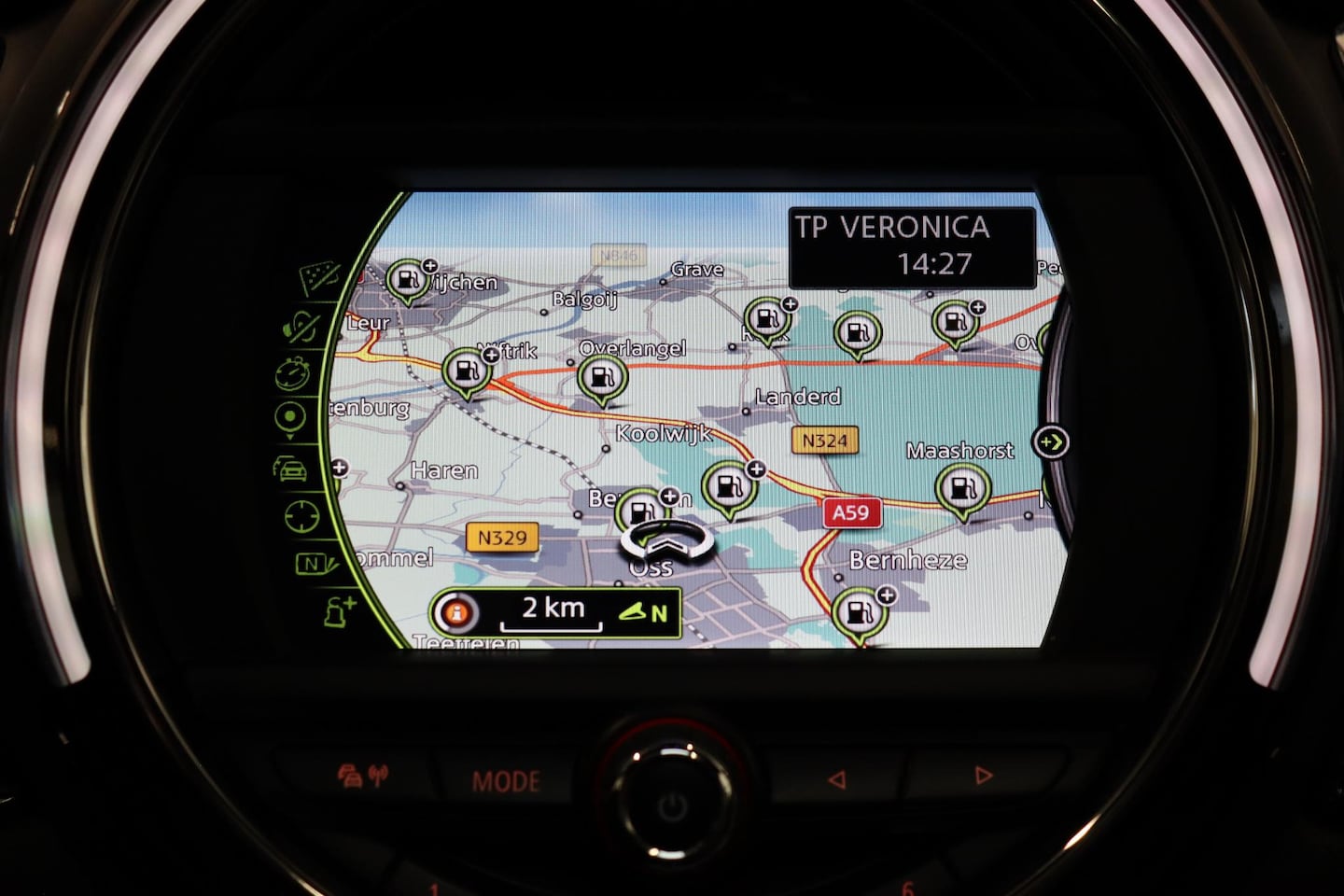
Task: Open the stopwatch icon in the sidebar
Action: pos(292,373)
